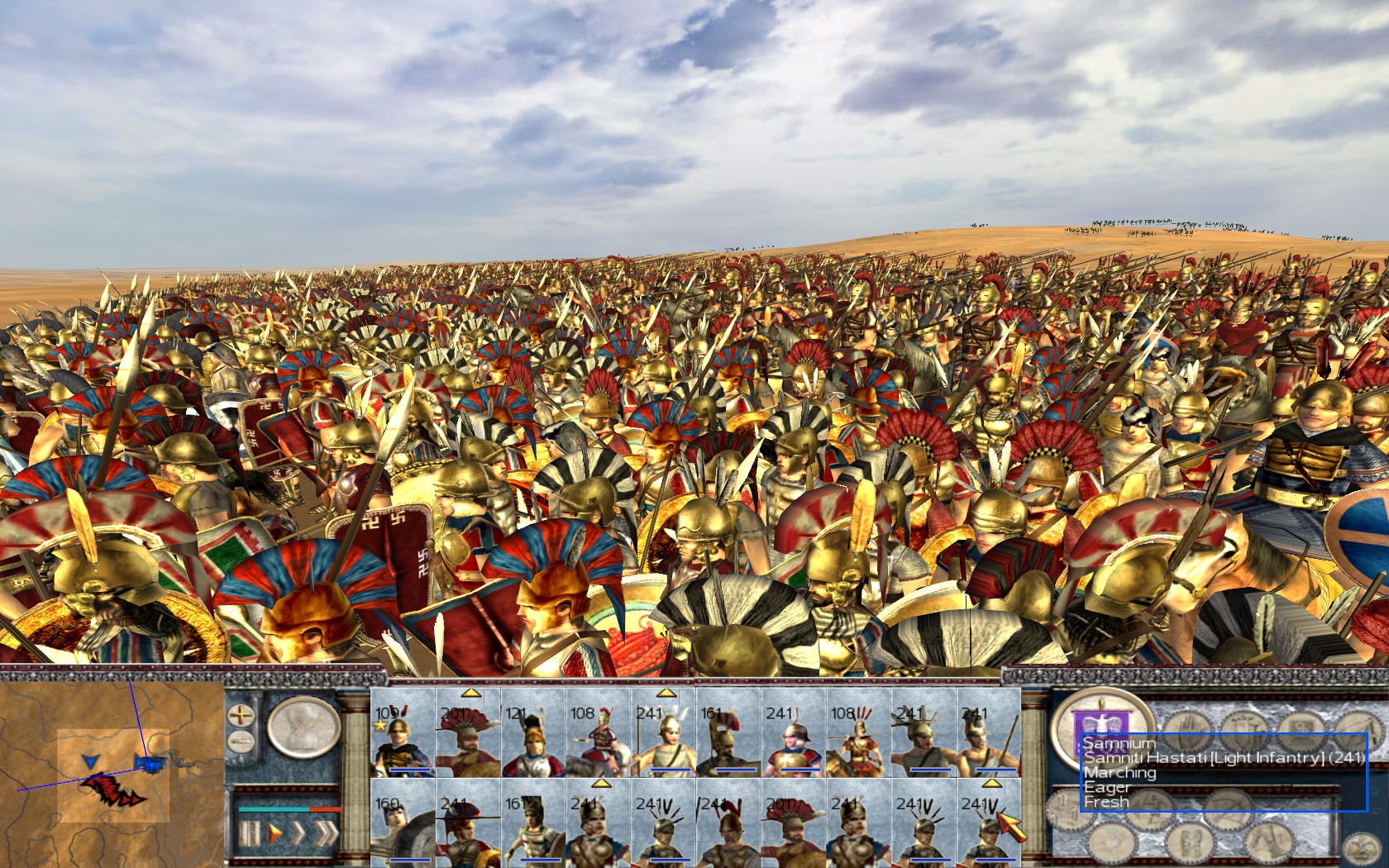Click the general's bust medallion

click(303, 727)
